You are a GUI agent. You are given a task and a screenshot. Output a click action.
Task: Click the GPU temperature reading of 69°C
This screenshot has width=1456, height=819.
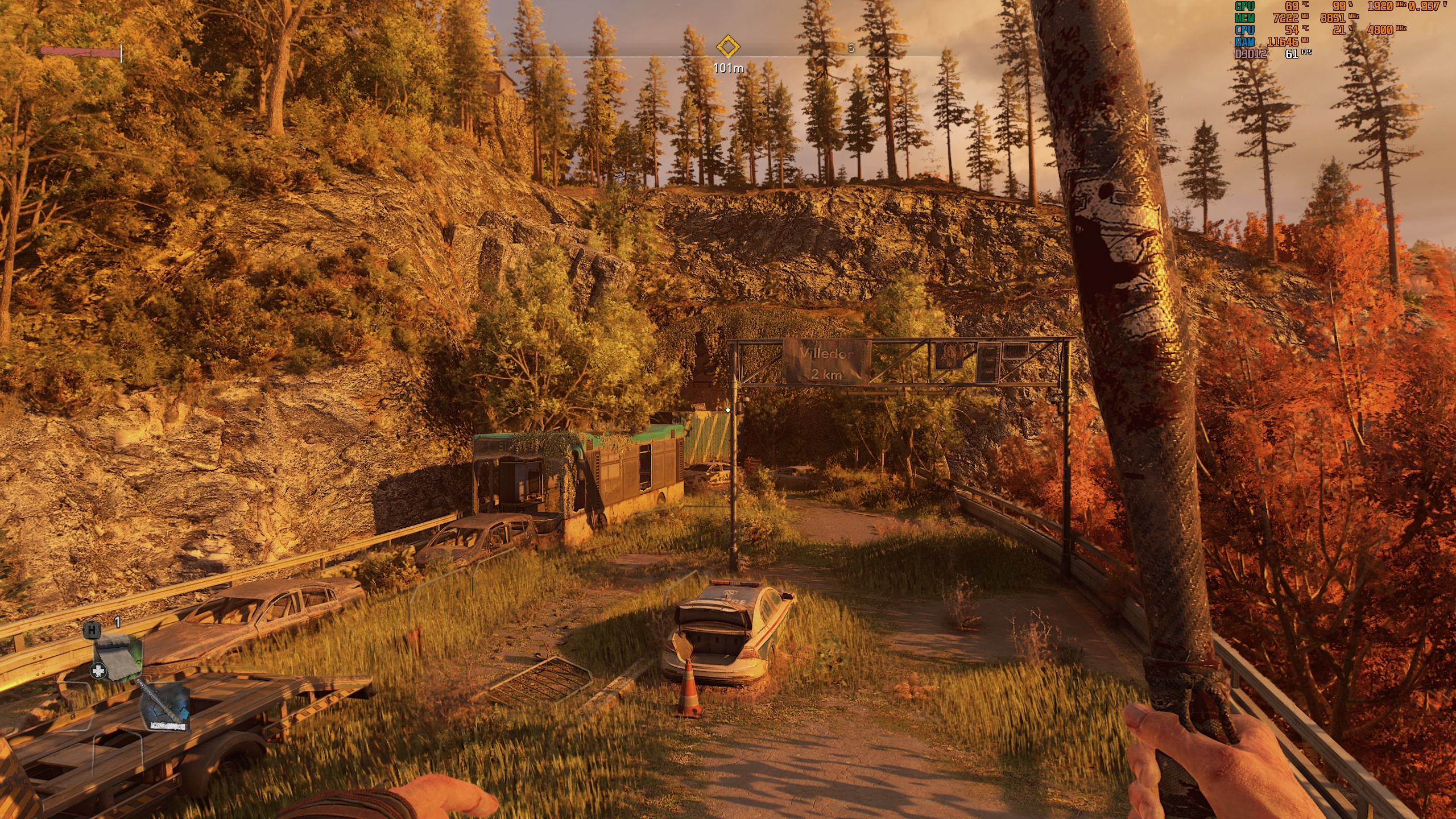pyautogui.click(x=1292, y=7)
